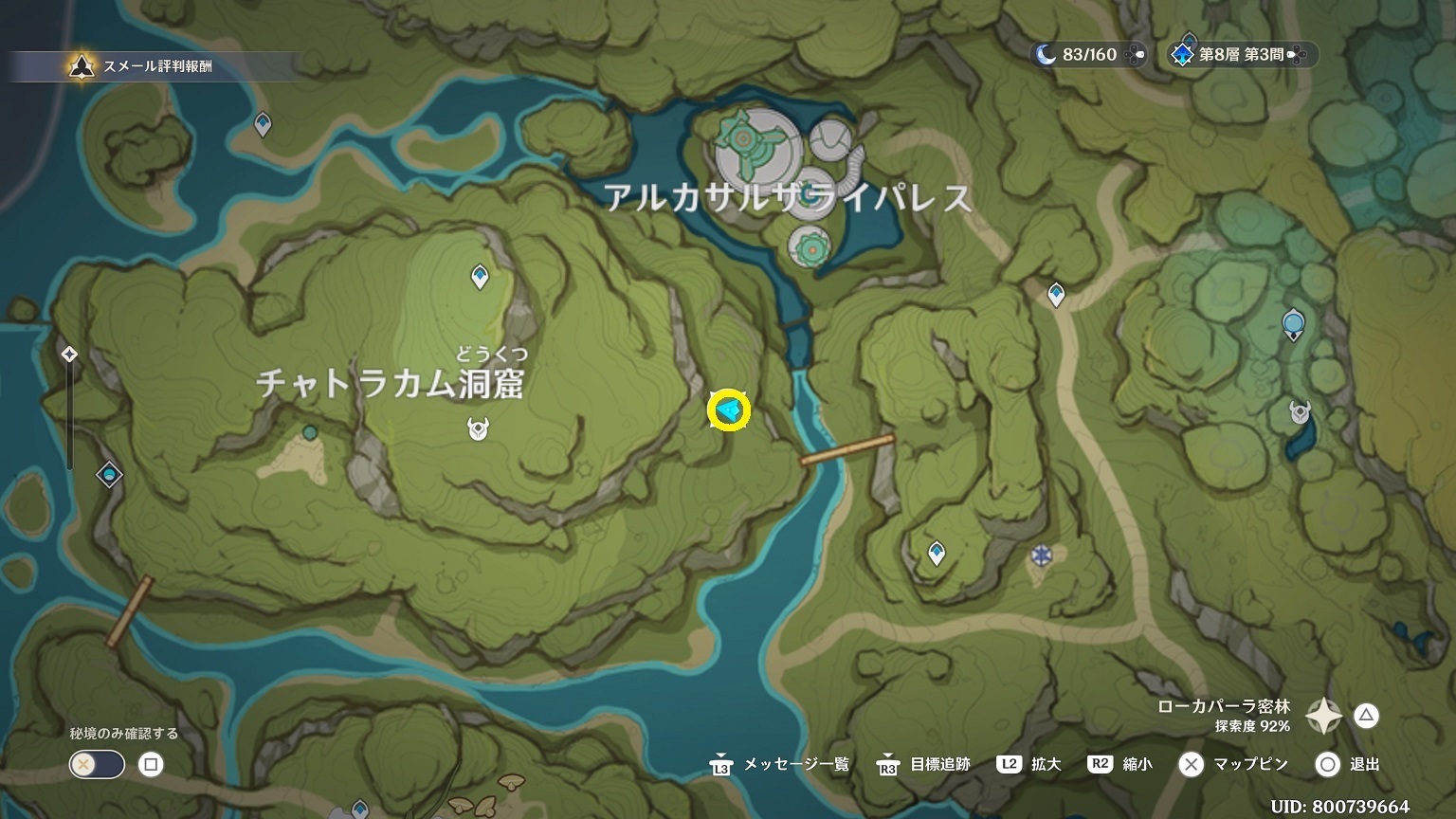The width and height of the screenshot is (1456, 819).
Task: Toggle the 秘境のみ確認する switch
Action: [96, 764]
